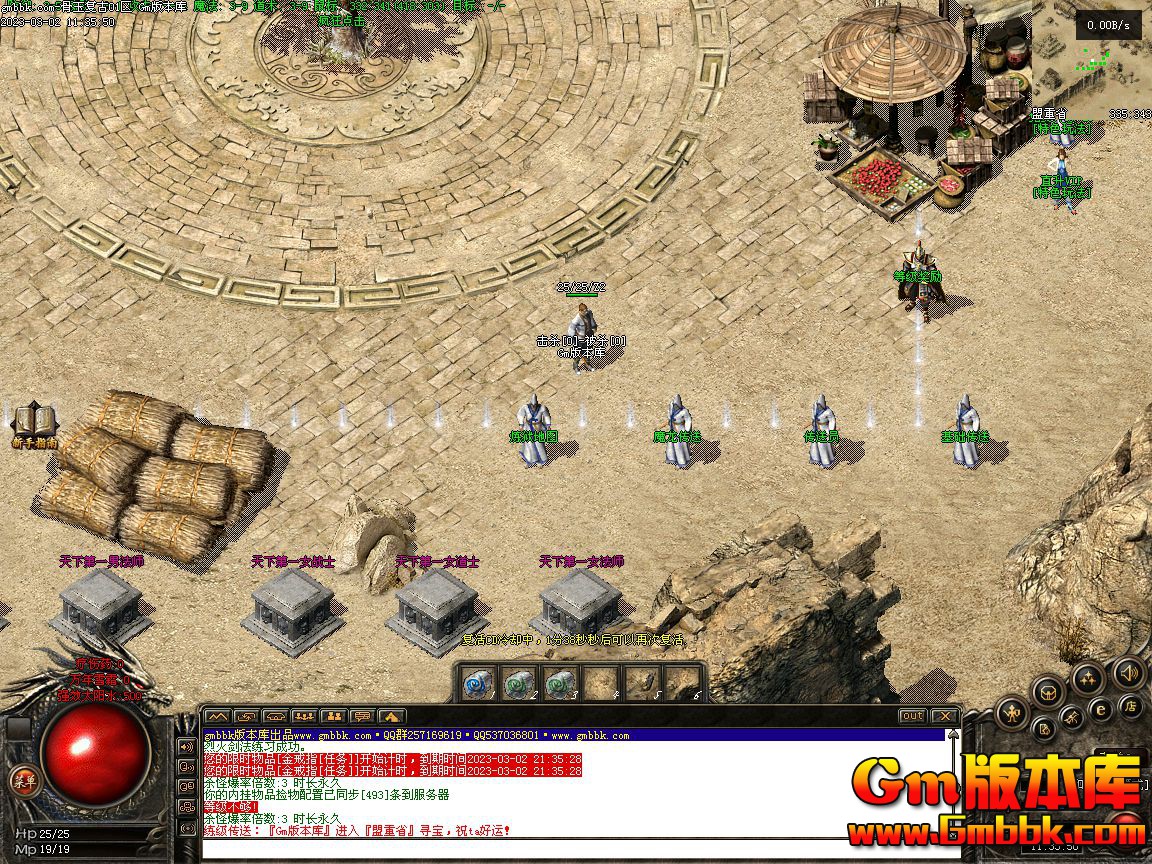Use the blue swirl stone in slot 1
The width and height of the screenshot is (1152, 864).
[x=476, y=683]
